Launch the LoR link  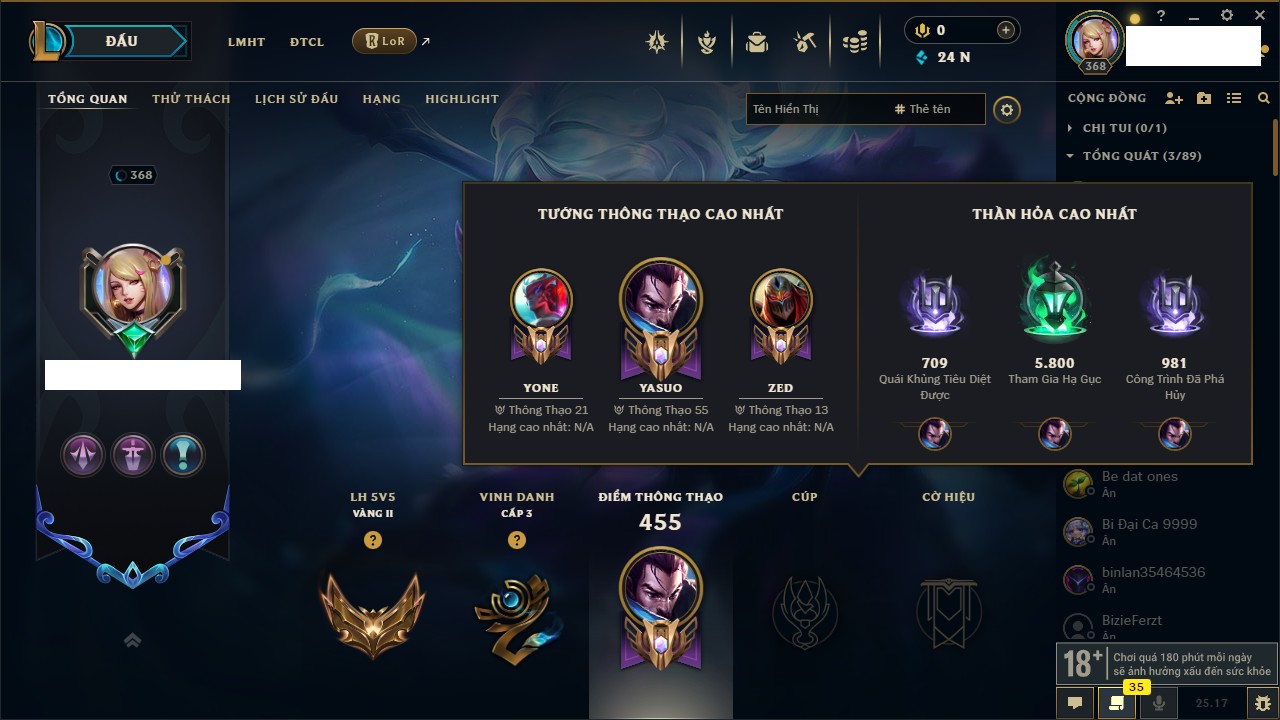385,41
